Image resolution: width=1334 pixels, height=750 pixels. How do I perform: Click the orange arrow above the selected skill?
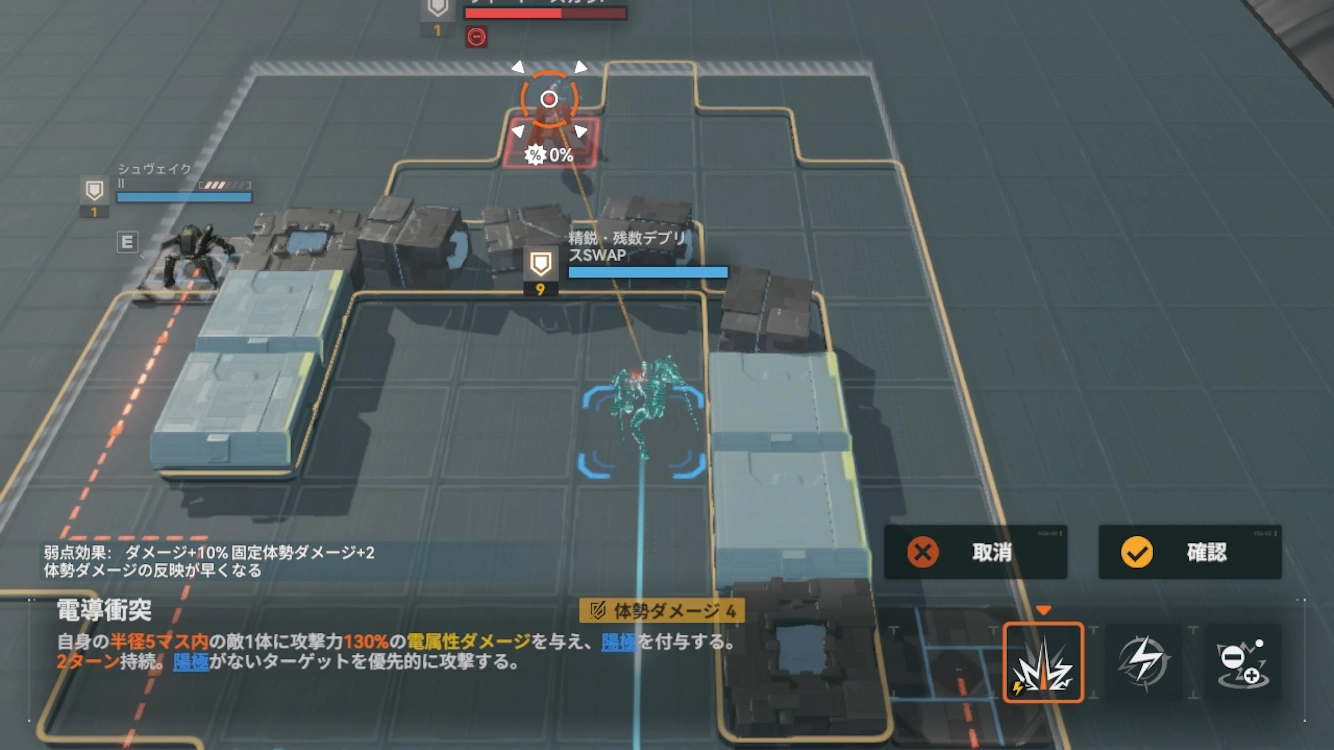point(1044,607)
